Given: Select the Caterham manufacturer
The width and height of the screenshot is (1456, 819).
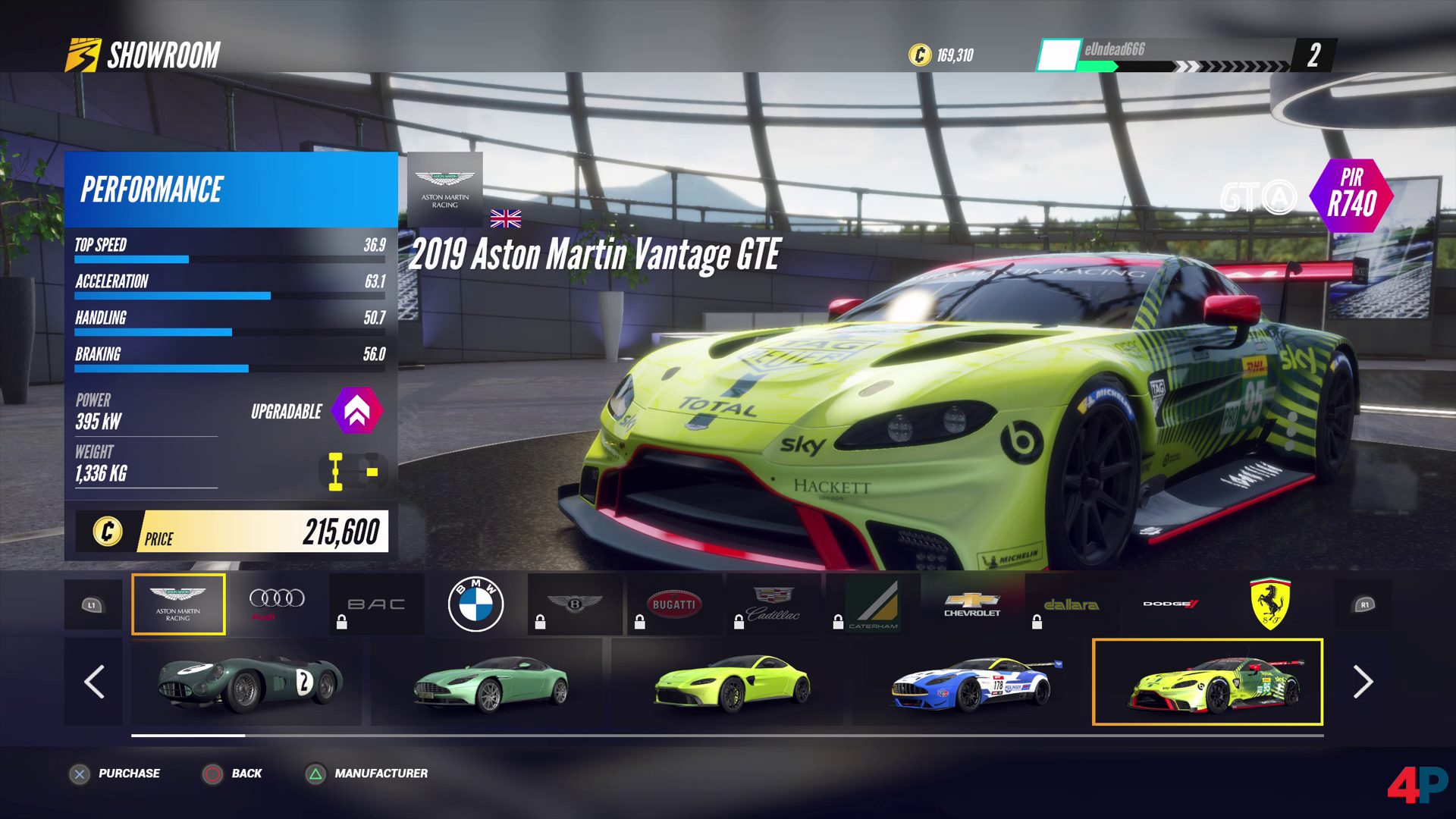Looking at the screenshot, I should pyautogui.click(x=873, y=604).
